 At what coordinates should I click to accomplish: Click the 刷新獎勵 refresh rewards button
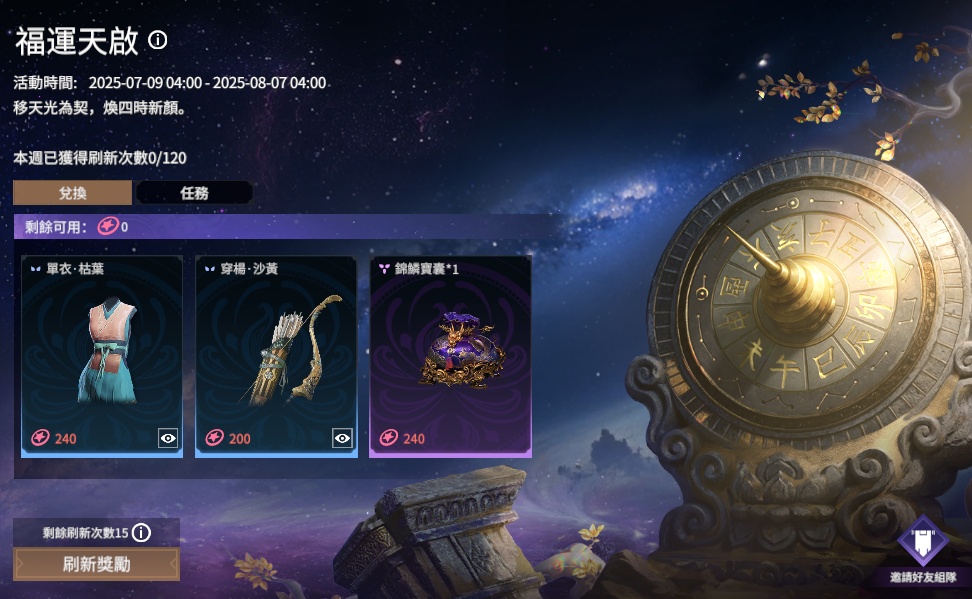[96, 564]
